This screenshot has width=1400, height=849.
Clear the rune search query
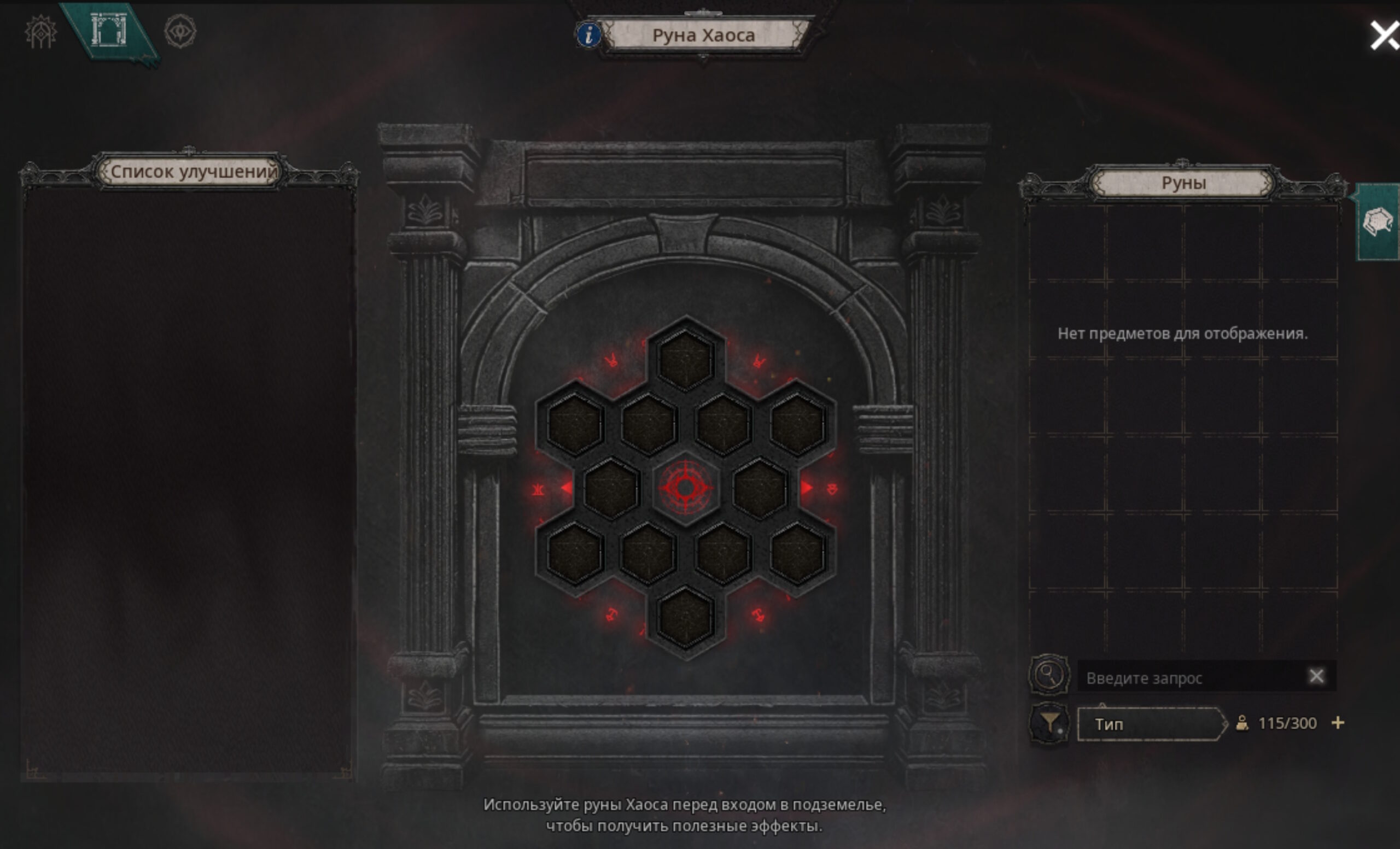(1316, 676)
